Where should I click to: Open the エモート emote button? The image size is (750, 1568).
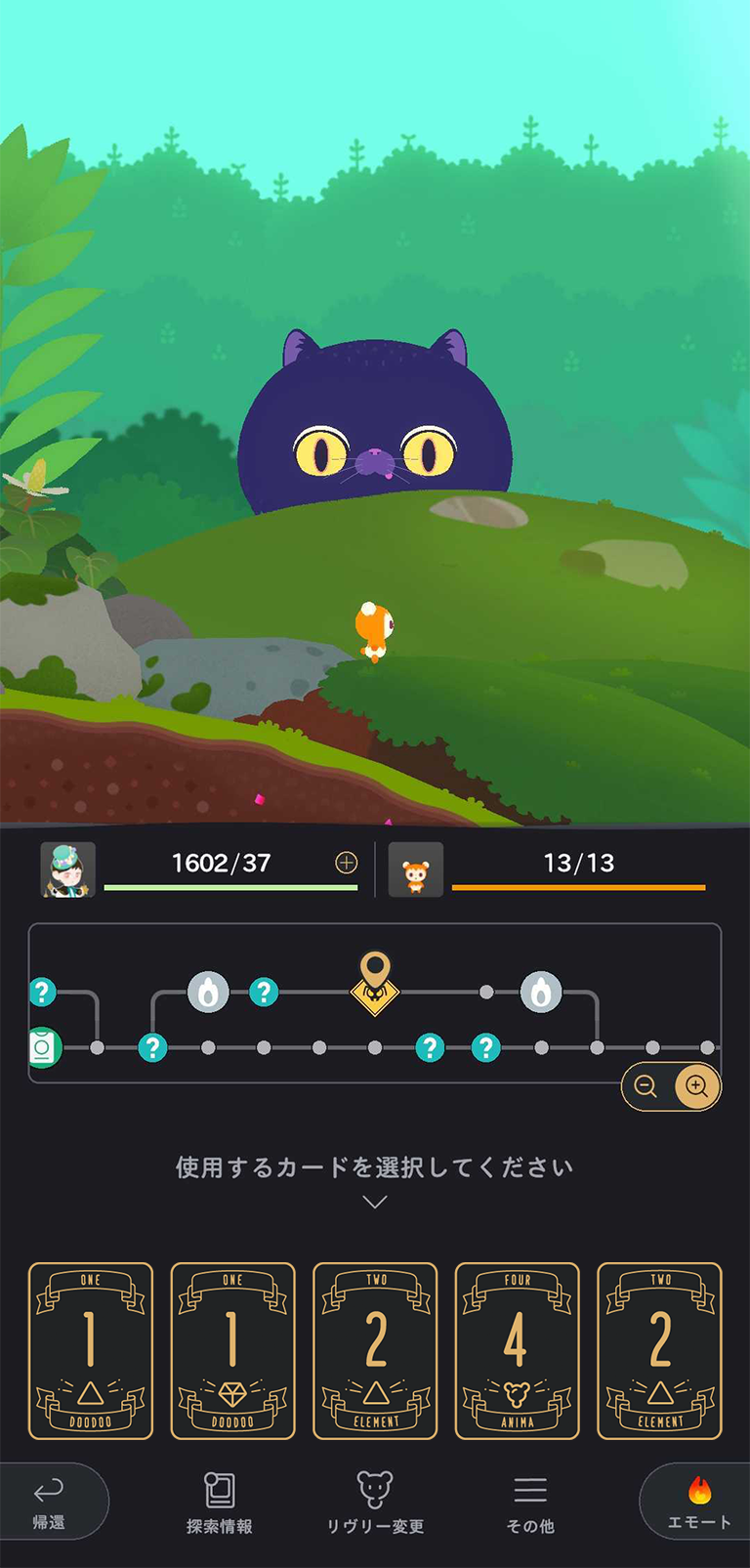click(698, 1502)
